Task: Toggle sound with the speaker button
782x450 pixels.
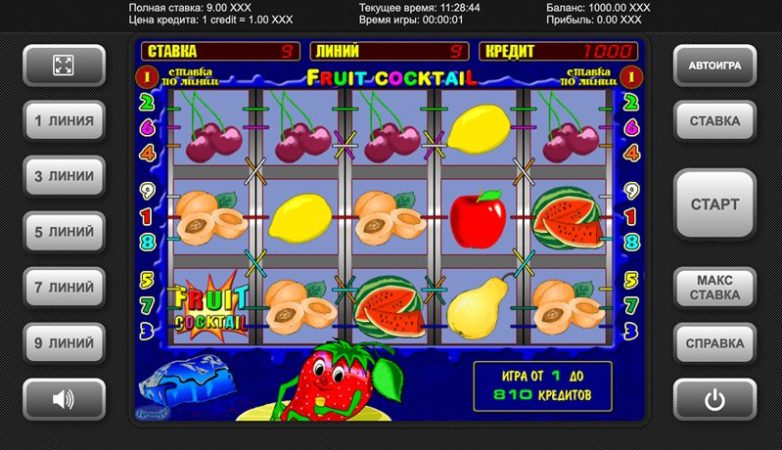Action: click(x=64, y=399)
